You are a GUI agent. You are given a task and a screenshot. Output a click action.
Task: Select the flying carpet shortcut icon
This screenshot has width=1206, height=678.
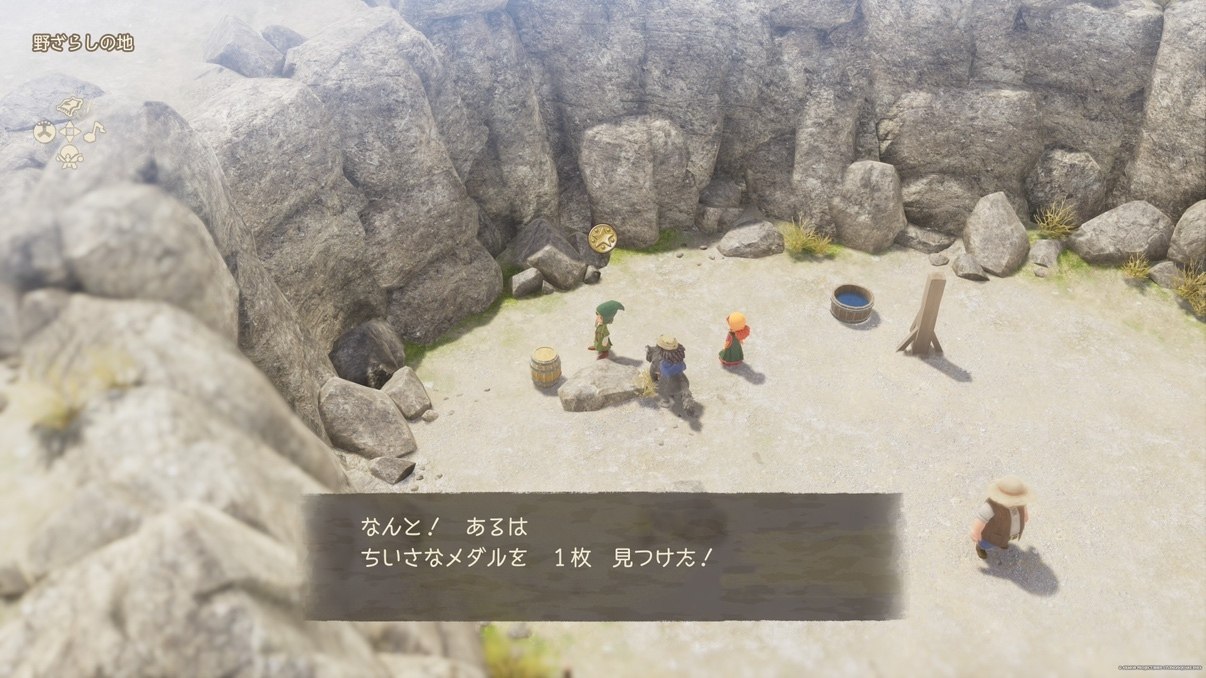click(x=70, y=107)
